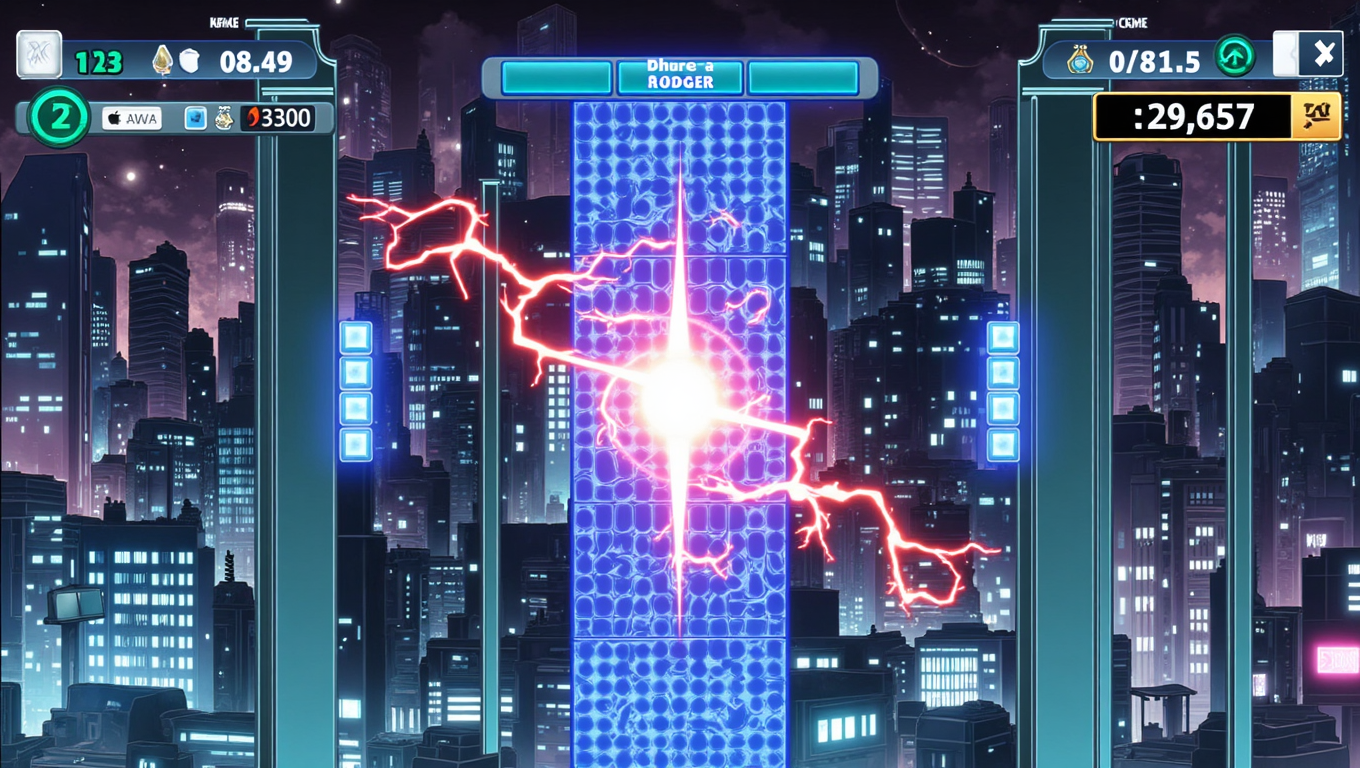Tap the green circular upgrade arrow icon
The width and height of the screenshot is (1360, 768).
1236,58
